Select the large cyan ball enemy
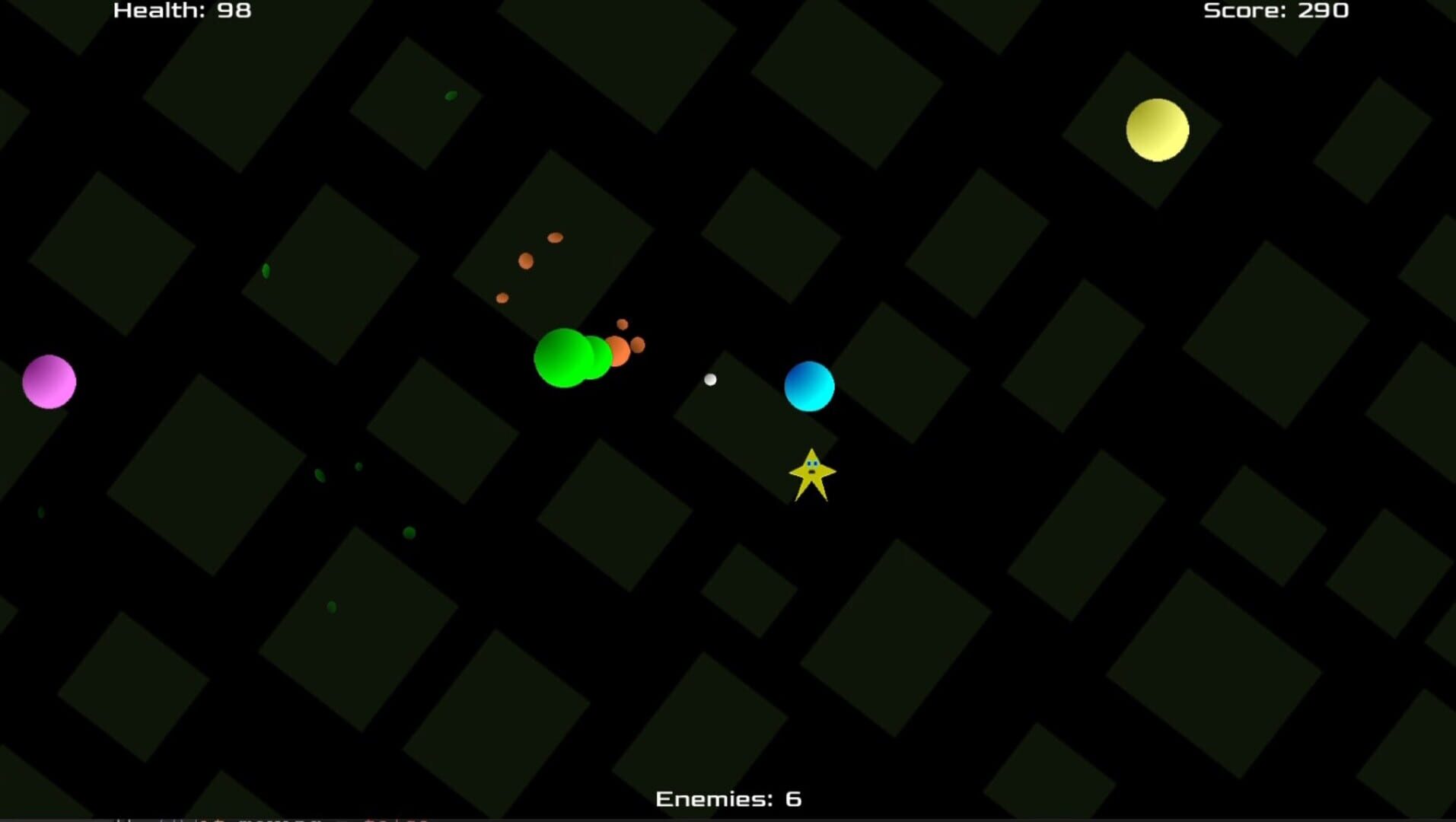The width and height of the screenshot is (1456, 822). pos(808,386)
